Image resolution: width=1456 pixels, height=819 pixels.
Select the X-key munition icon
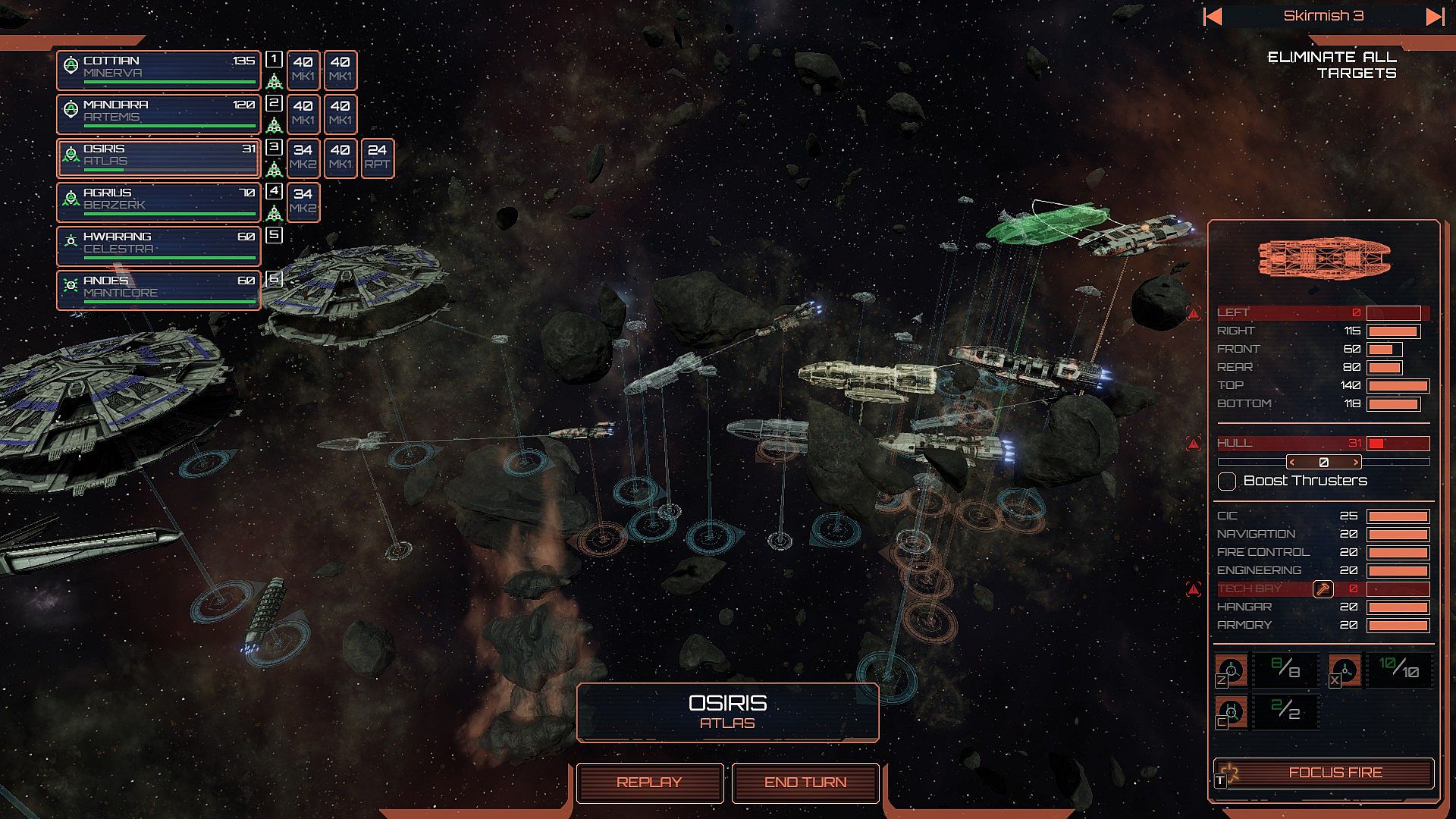1345,671
